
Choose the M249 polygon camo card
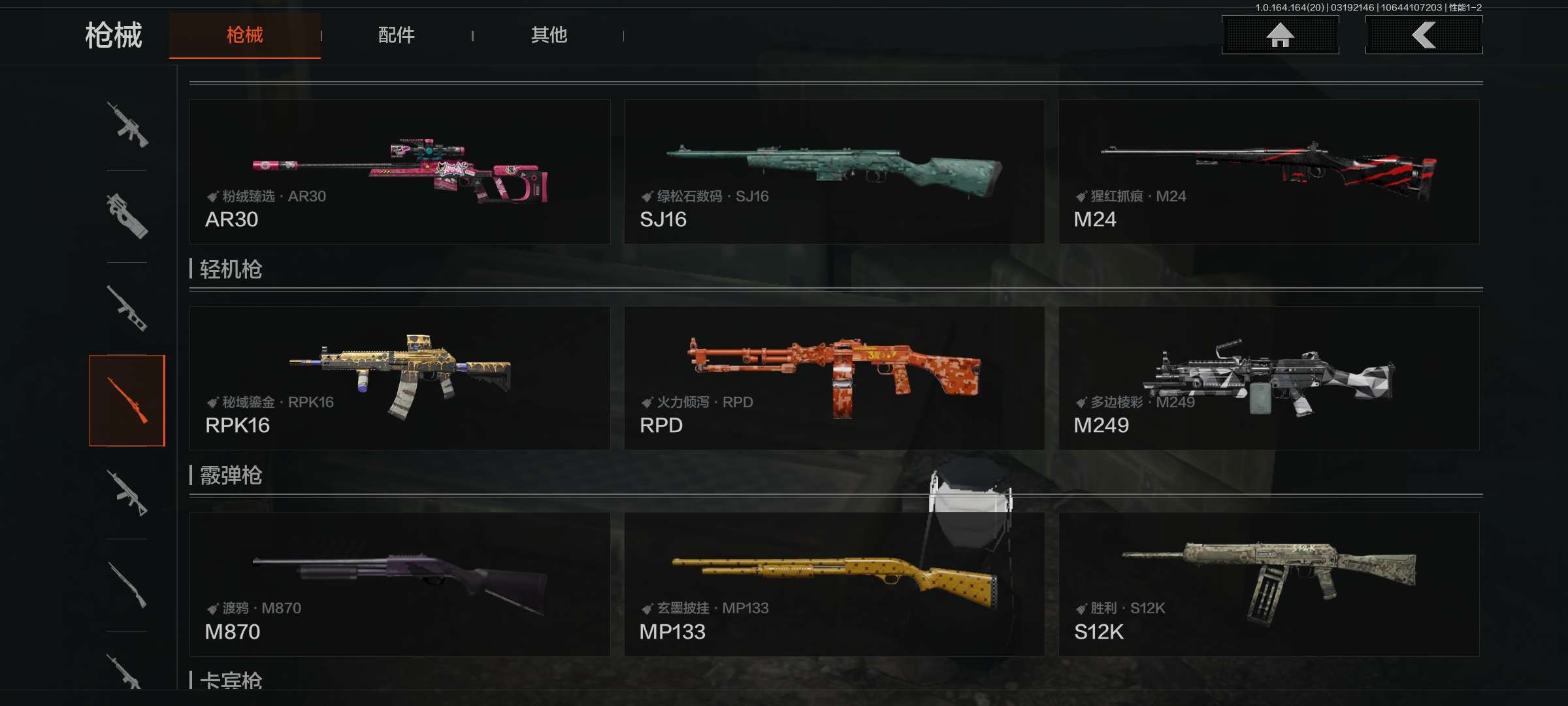(x=1268, y=378)
